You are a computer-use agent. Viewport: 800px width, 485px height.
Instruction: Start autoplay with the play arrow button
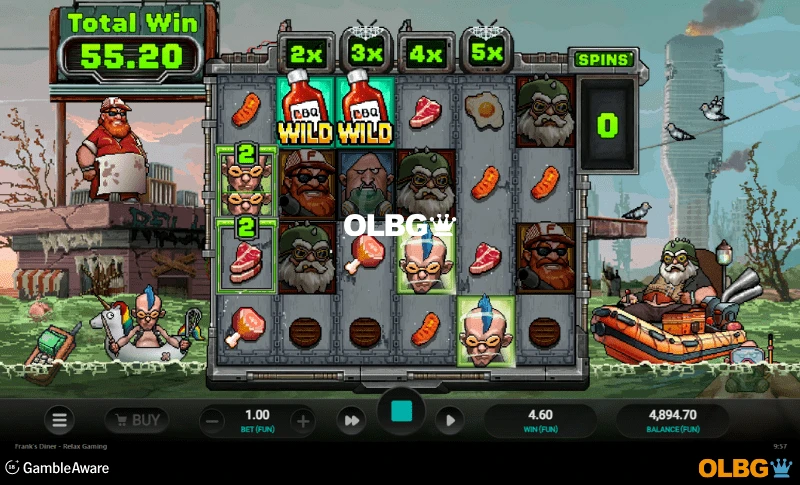pos(450,421)
